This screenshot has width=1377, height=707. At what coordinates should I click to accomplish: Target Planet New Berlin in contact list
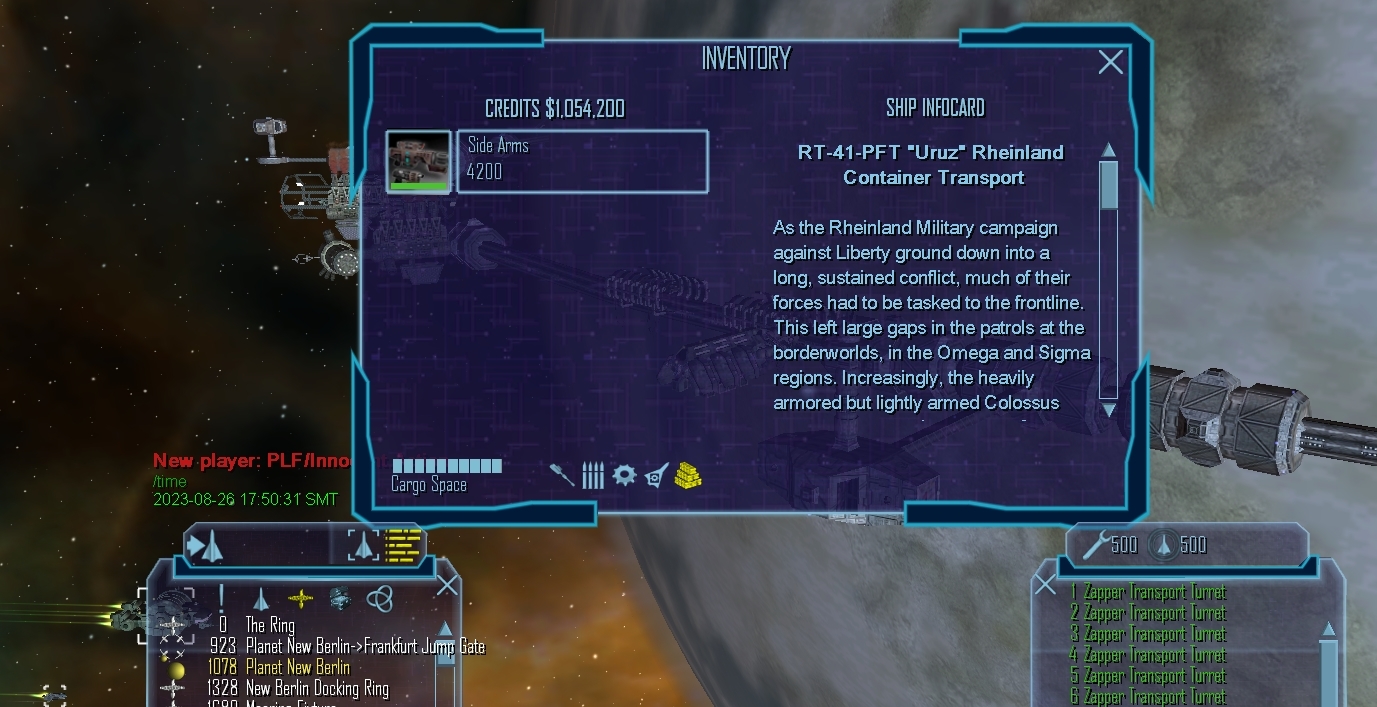pos(298,667)
